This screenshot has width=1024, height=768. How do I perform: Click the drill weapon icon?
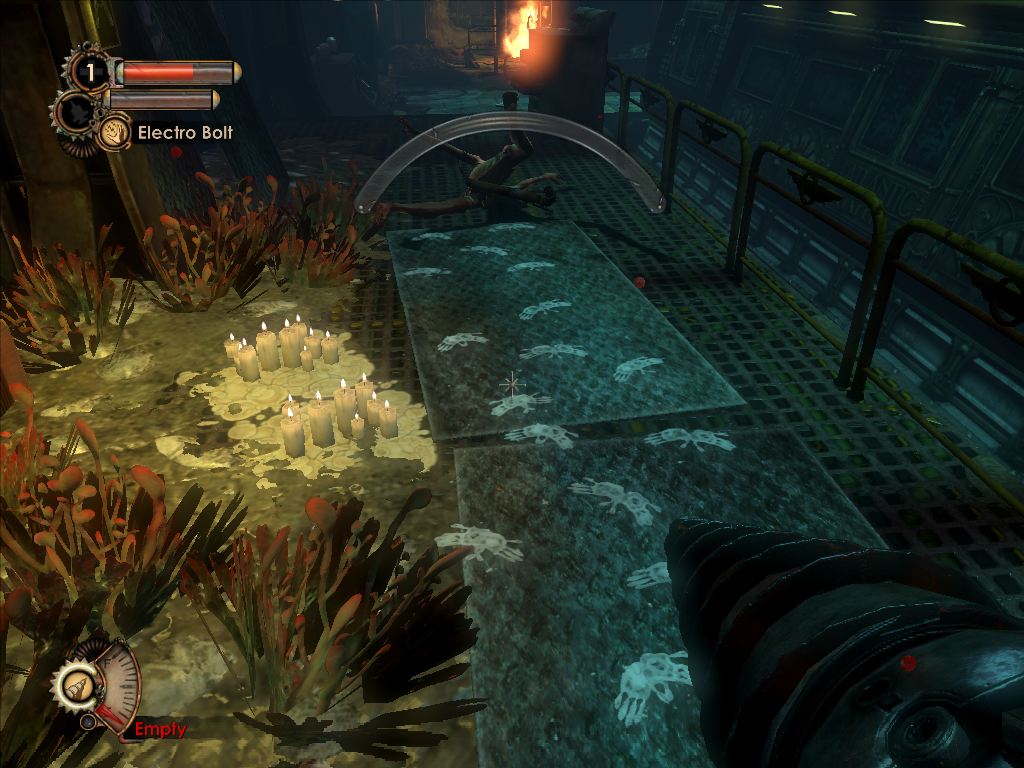(x=76, y=685)
